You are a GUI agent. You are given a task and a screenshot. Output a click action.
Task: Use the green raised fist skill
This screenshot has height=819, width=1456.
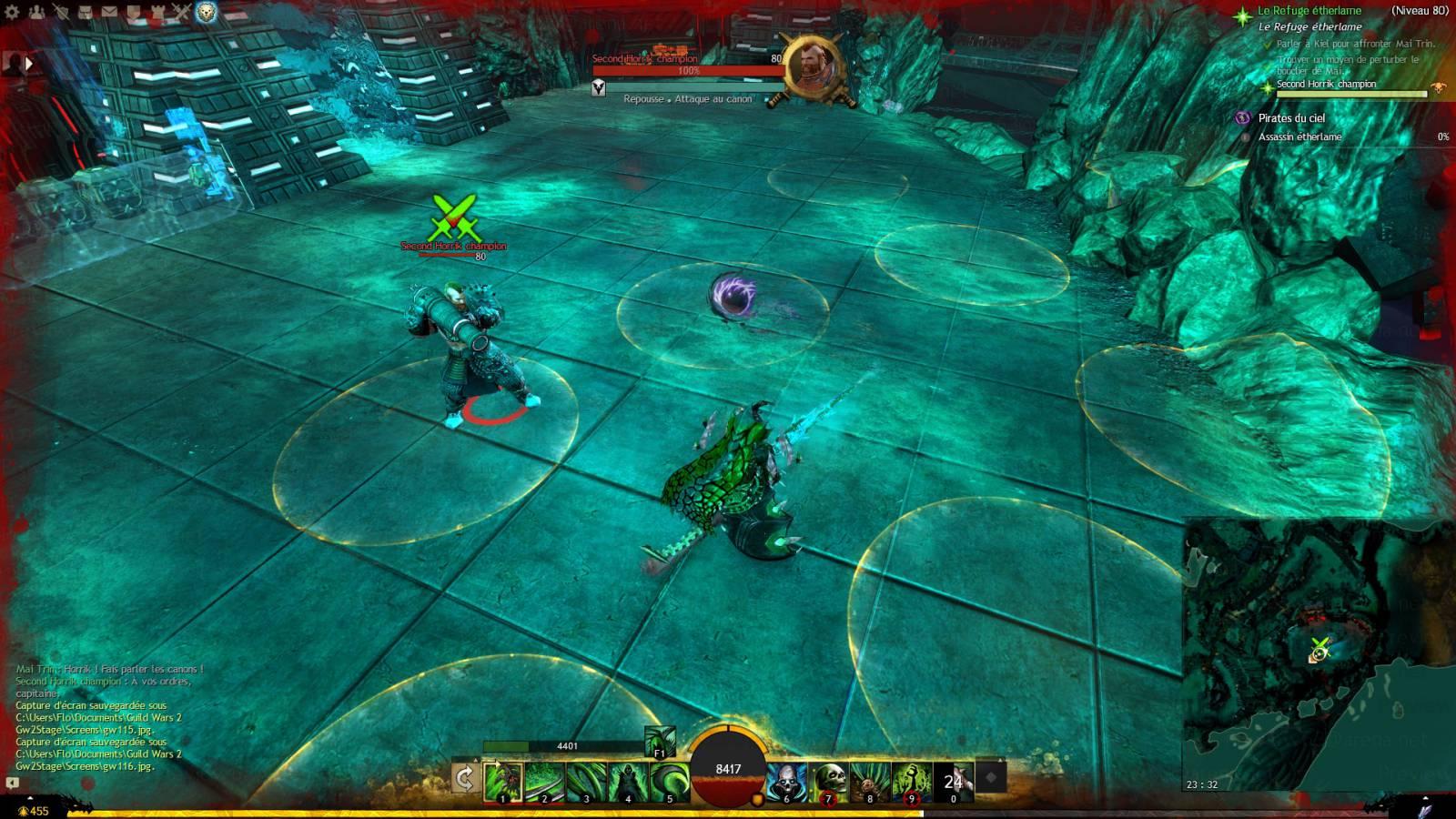coord(910,782)
